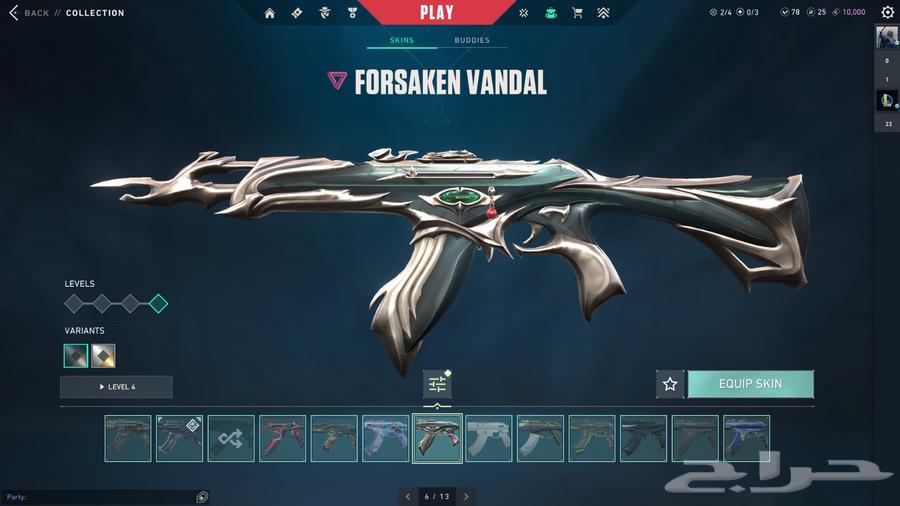Open the store shopping cart

point(577,13)
